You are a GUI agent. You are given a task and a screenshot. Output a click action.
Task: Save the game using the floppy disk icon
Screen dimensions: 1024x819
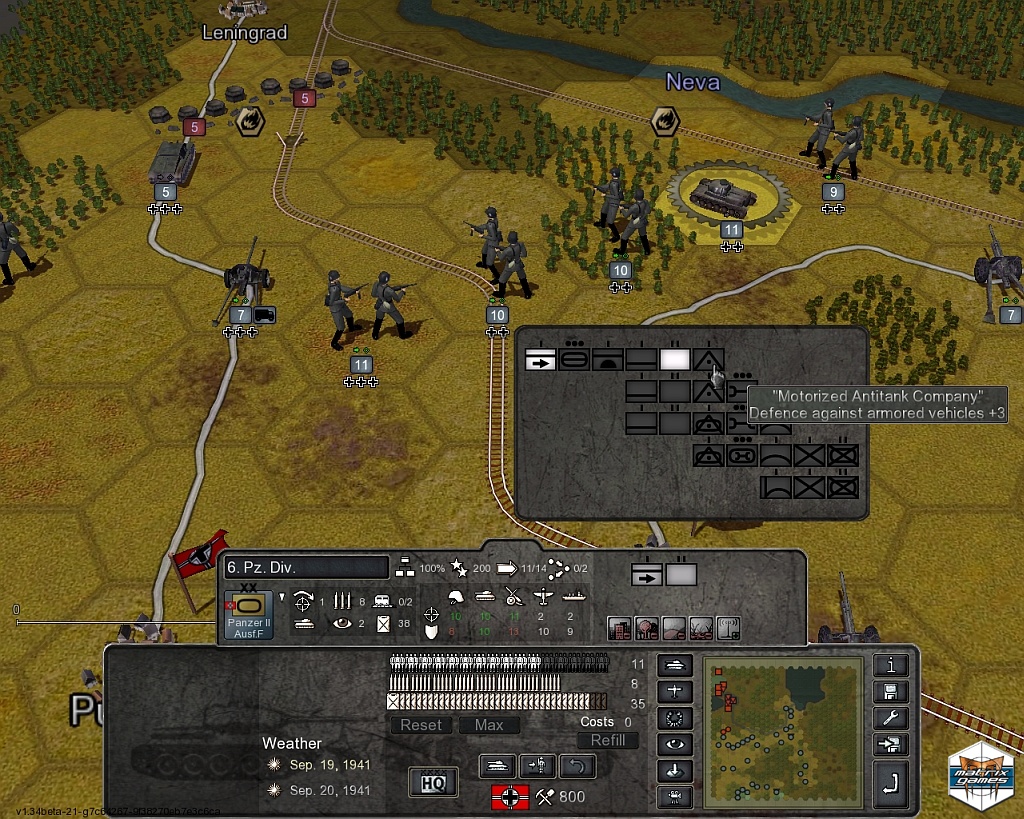(890, 692)
